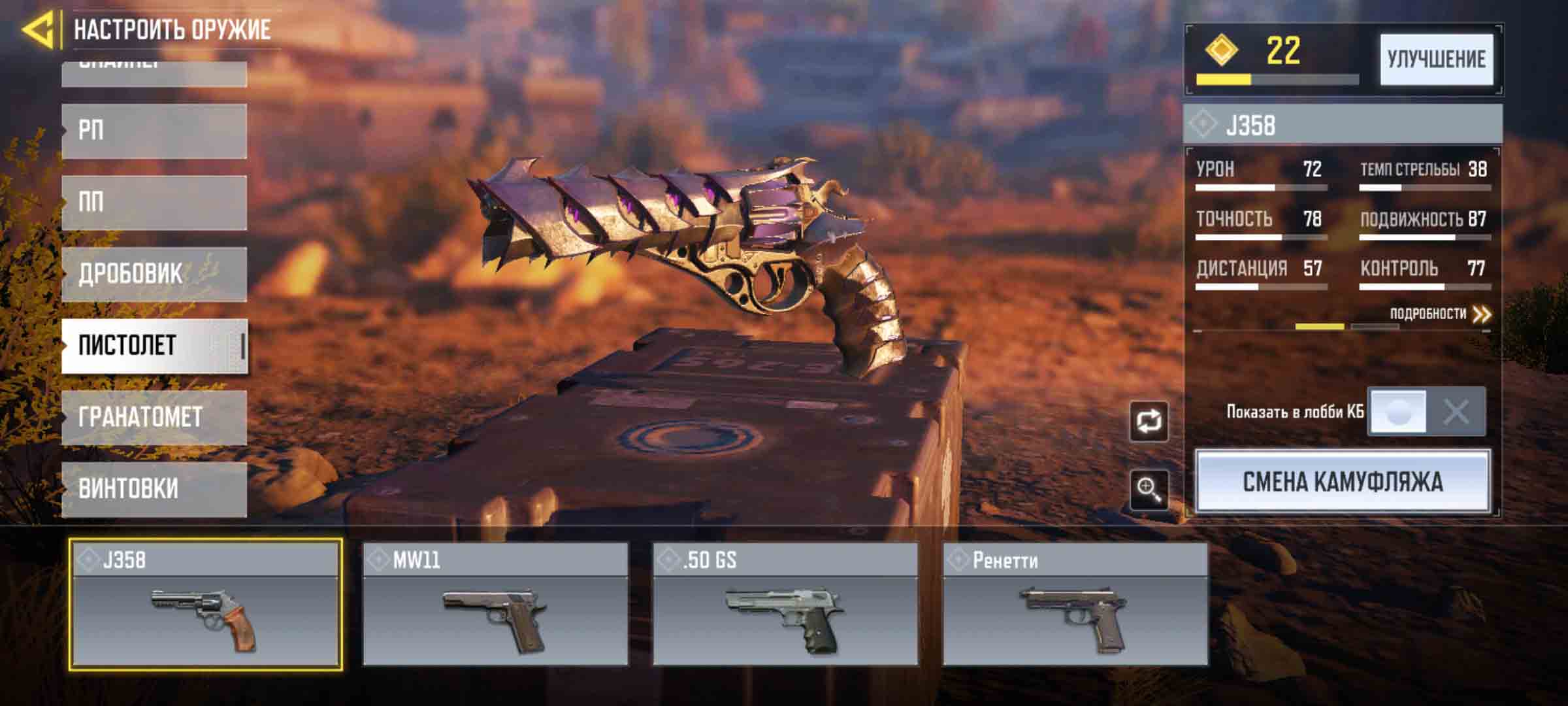This screenshot has height=706, width=1568.
Task: Choose the ПИСТОЛЕТ category
Action: tap(154, 346)
